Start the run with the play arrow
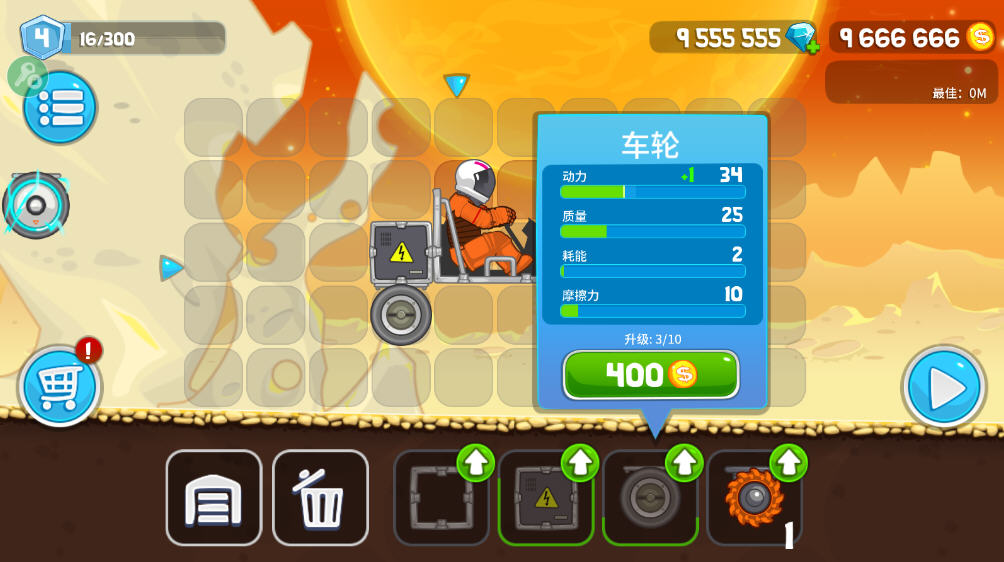1004x562 pixels. point(944,387)
